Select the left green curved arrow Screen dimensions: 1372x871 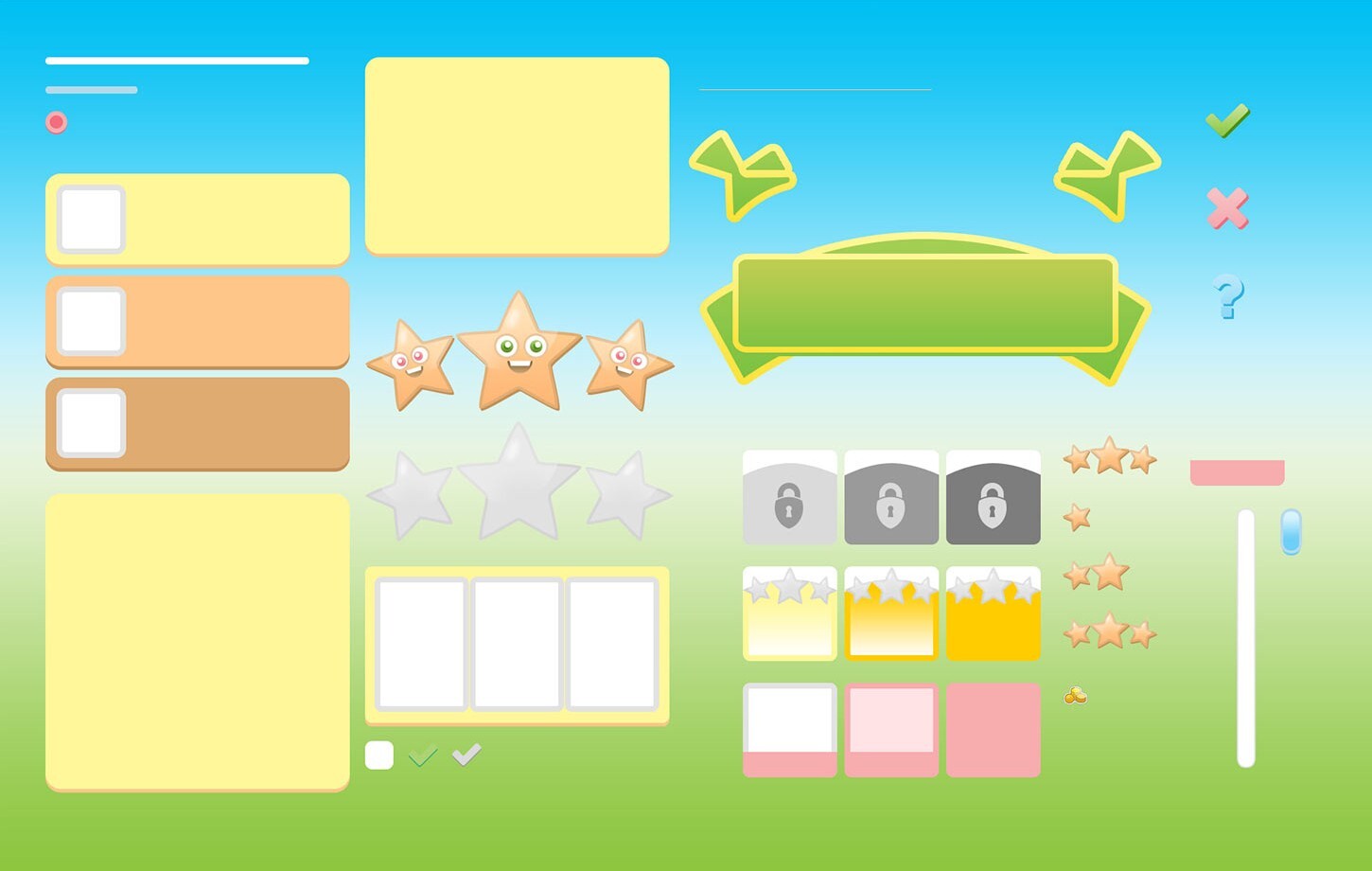point(746,175)
